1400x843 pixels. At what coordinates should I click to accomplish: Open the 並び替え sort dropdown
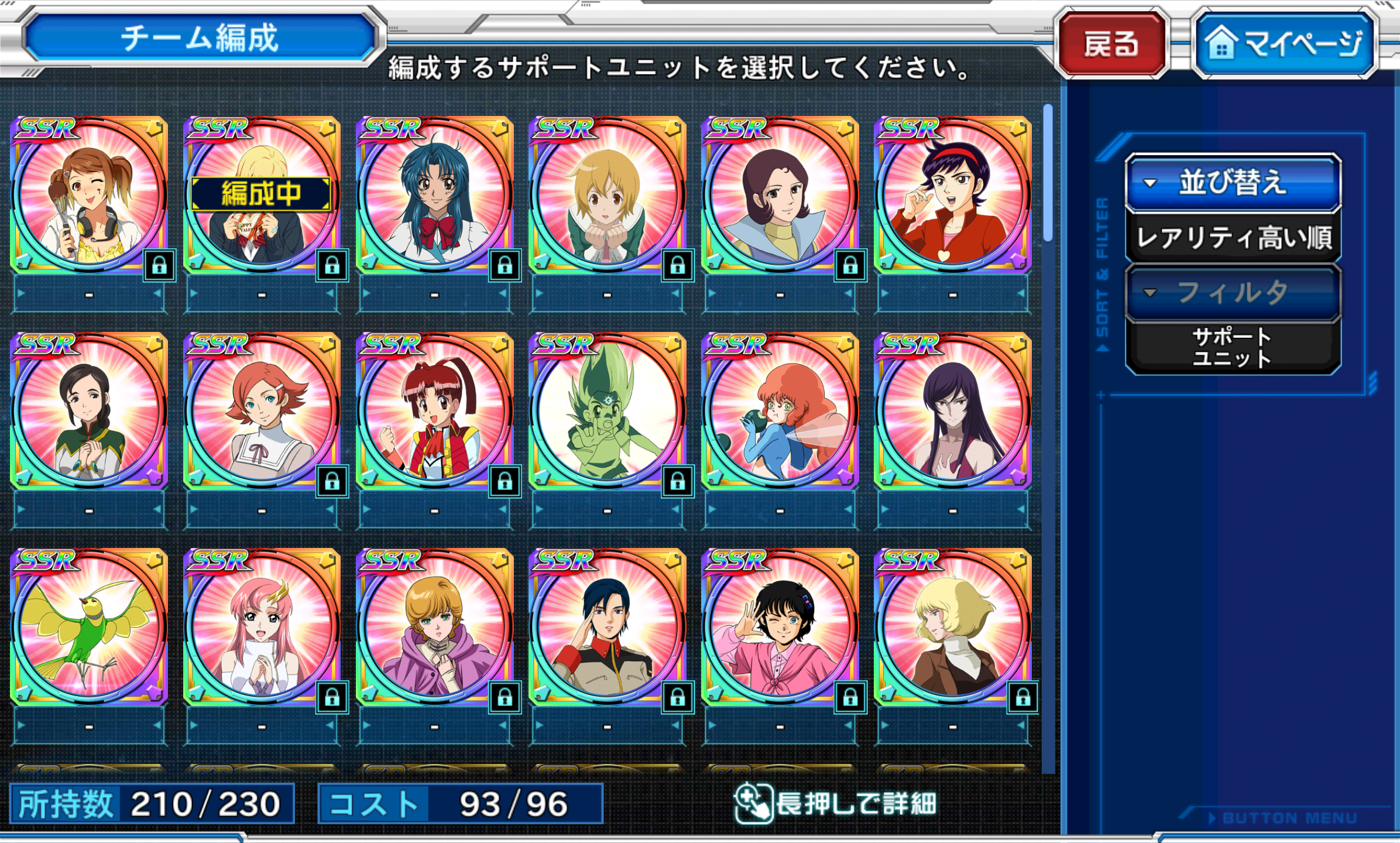click(1233, 183)
